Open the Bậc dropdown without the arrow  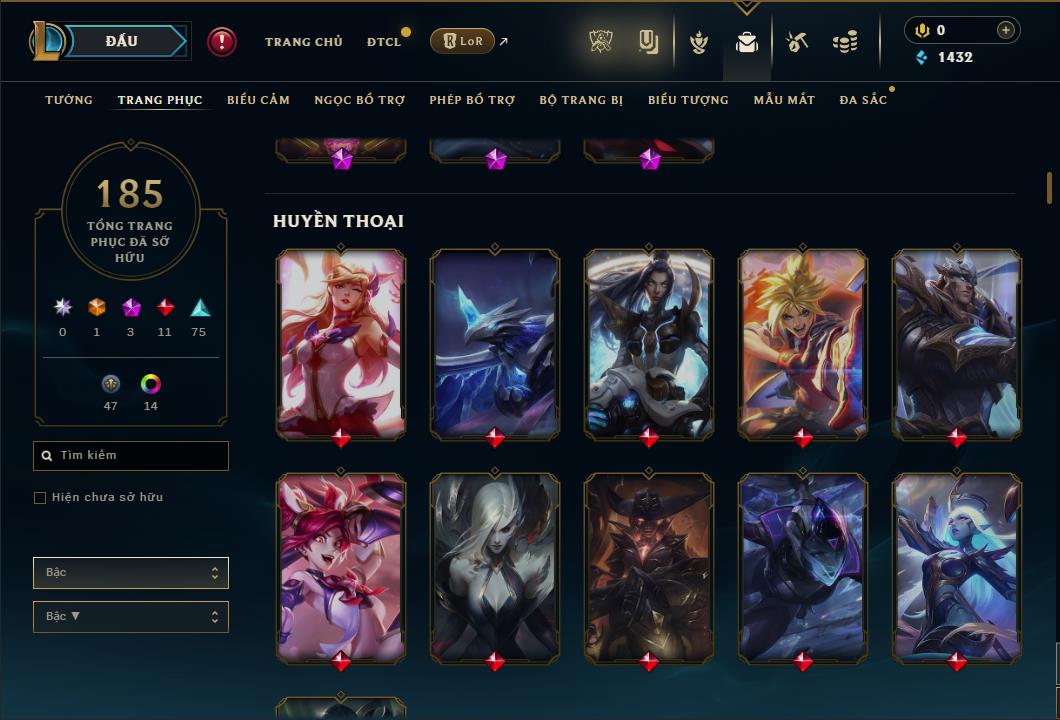[x=131, y=573]
